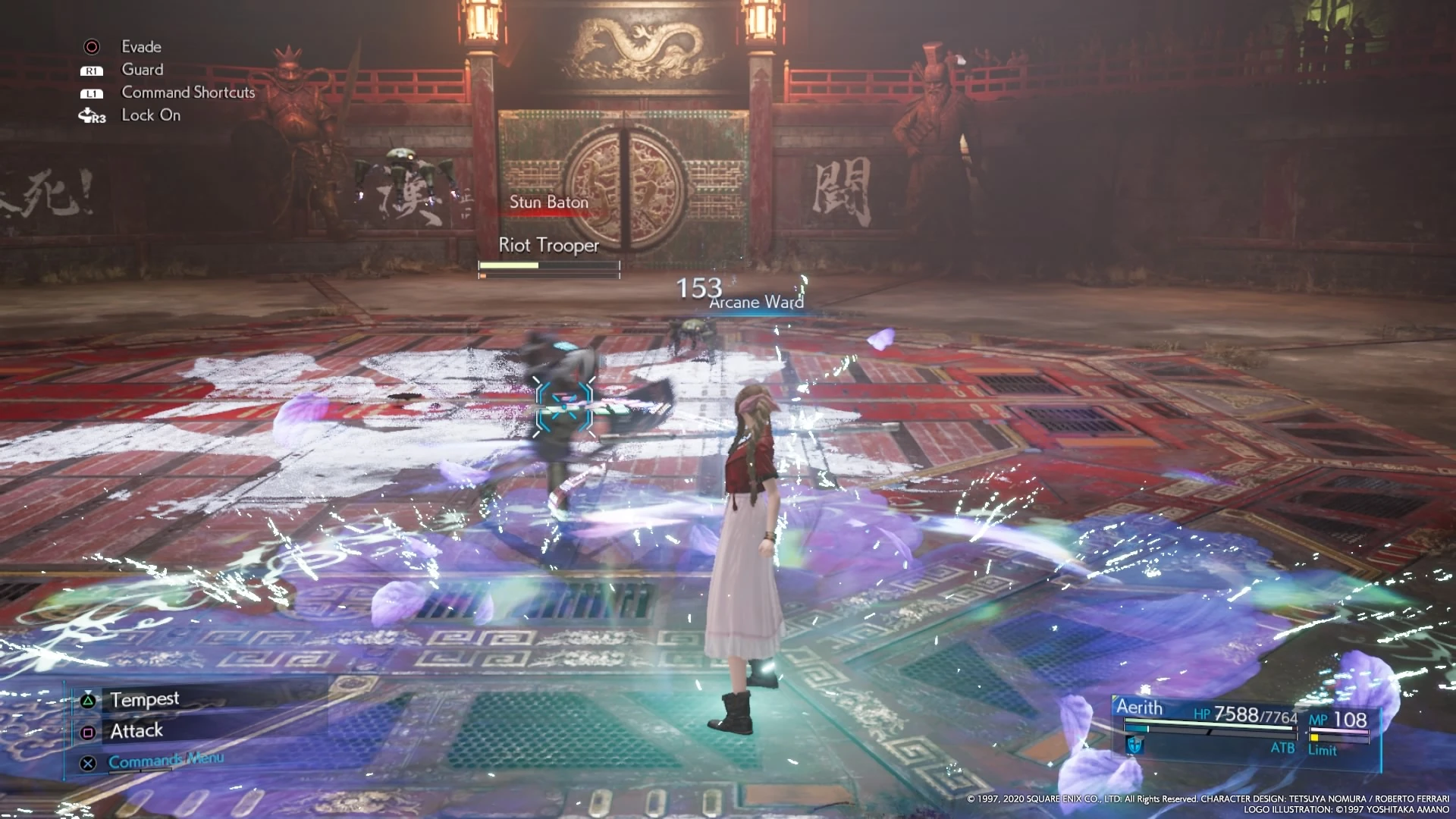Expand the Command Shortcuts list
The height and width of the screenshot is (819, 1456).
188,93
